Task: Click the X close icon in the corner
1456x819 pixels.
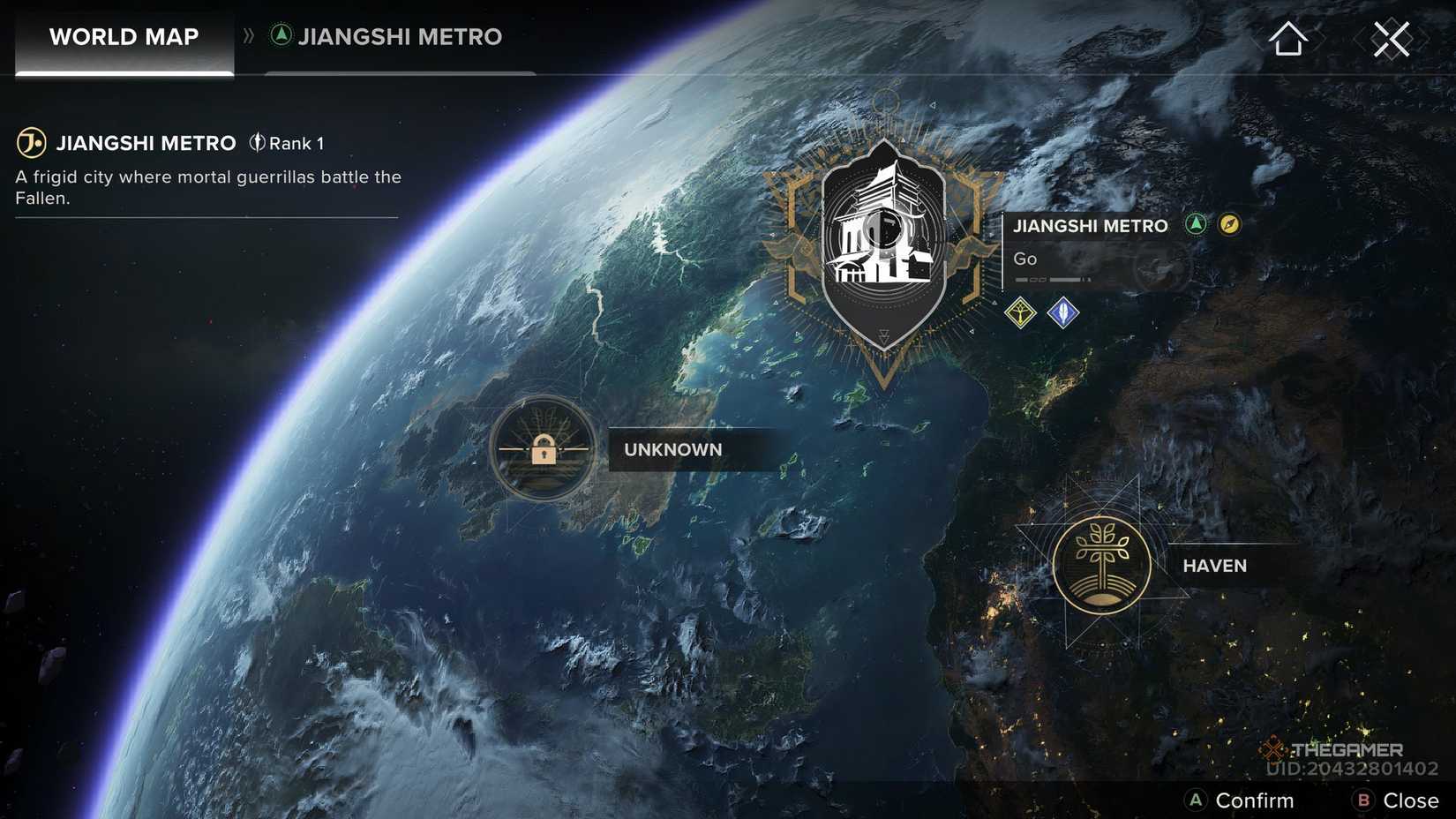Action: tap(1392, 37)
